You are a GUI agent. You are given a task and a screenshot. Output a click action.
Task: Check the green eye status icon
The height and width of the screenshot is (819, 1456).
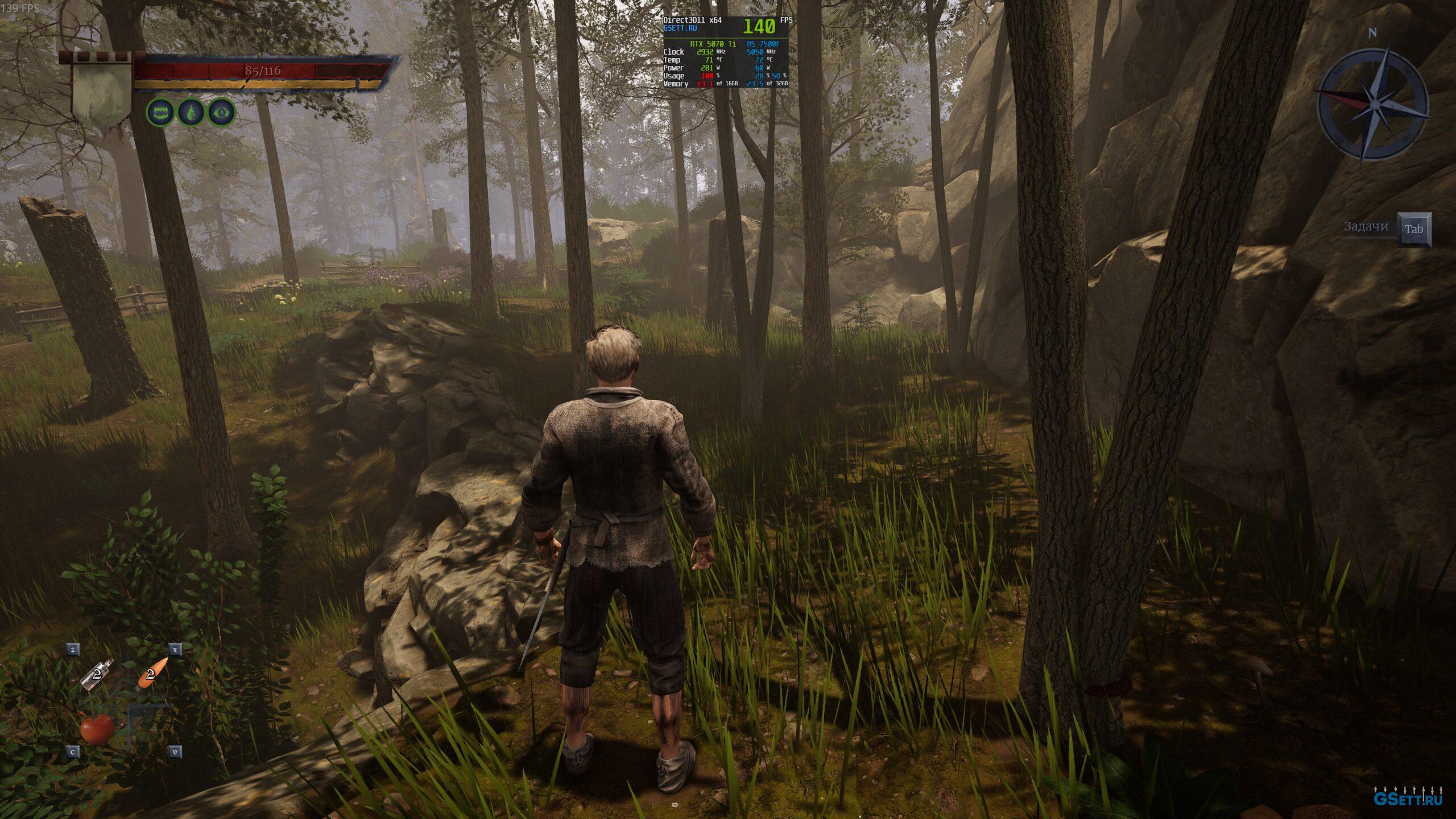(x=221, y=113)
